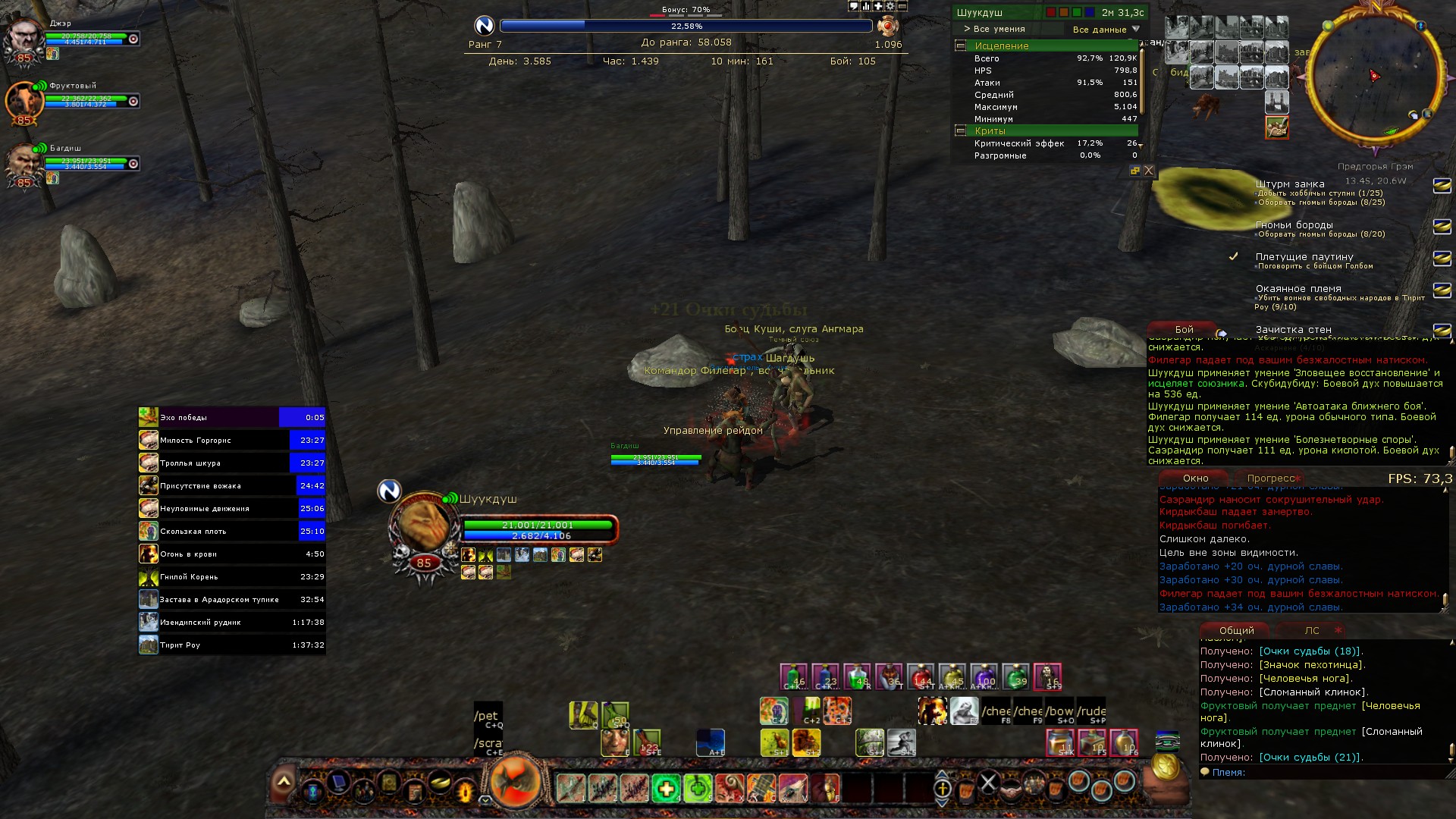Switch to the 'Прогресс' tab
The image size is (1456, 819).
click(x=1271, y=479)
